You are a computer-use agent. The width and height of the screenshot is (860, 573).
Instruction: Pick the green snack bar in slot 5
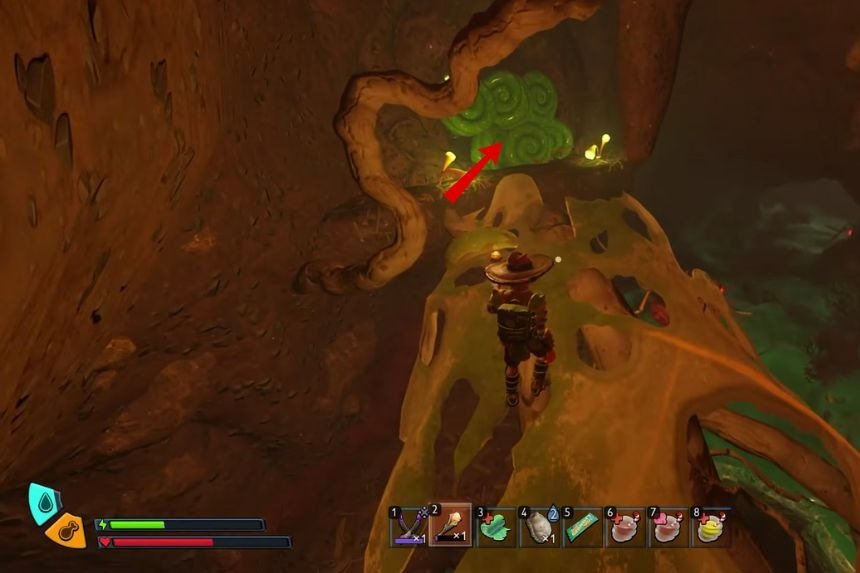(582, 526)
